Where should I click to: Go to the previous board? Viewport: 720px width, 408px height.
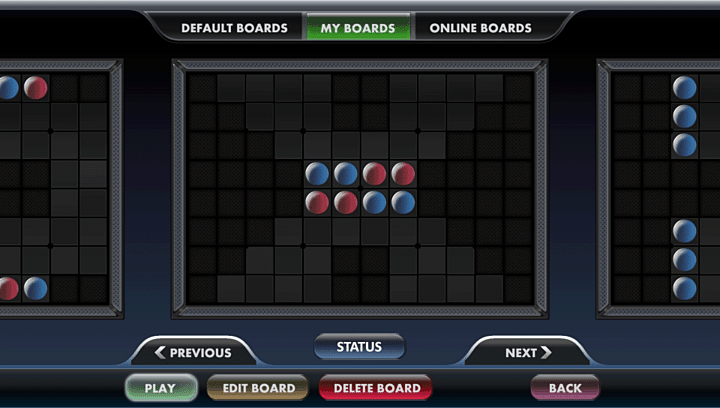tap(193, 352)
